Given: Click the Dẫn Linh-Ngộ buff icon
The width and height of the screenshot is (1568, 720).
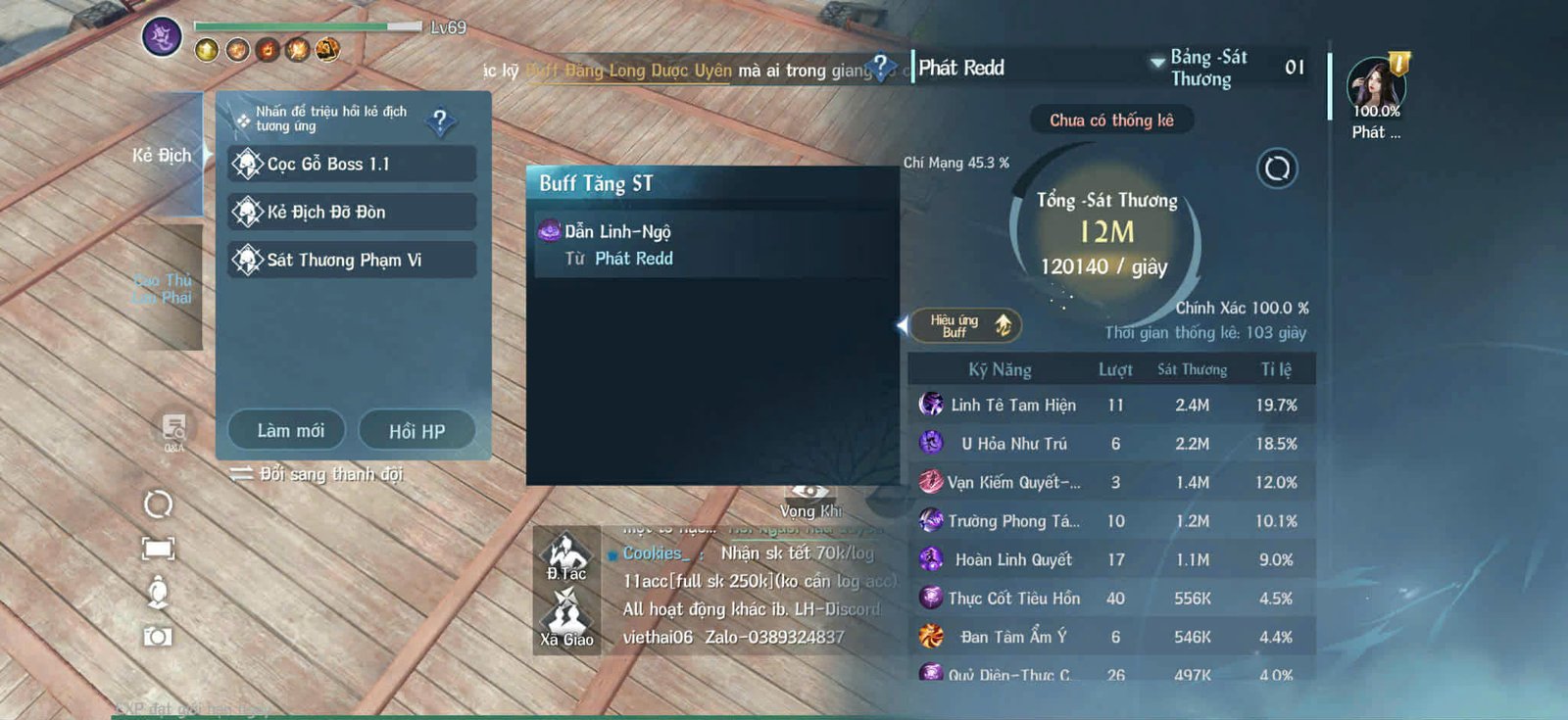Looking at the screenshot, I should [x=549, y=231].
